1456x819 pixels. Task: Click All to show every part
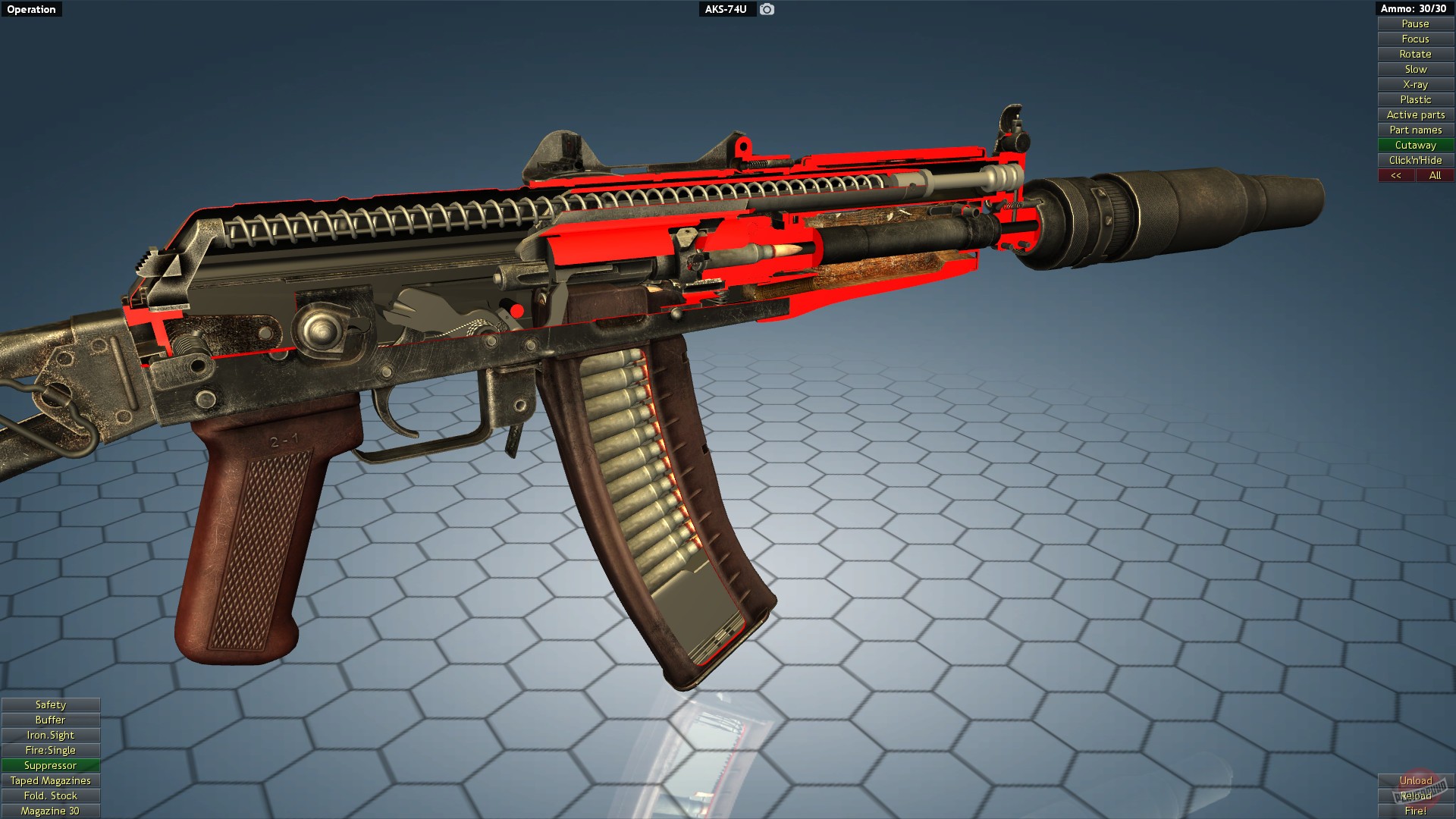1435,175
